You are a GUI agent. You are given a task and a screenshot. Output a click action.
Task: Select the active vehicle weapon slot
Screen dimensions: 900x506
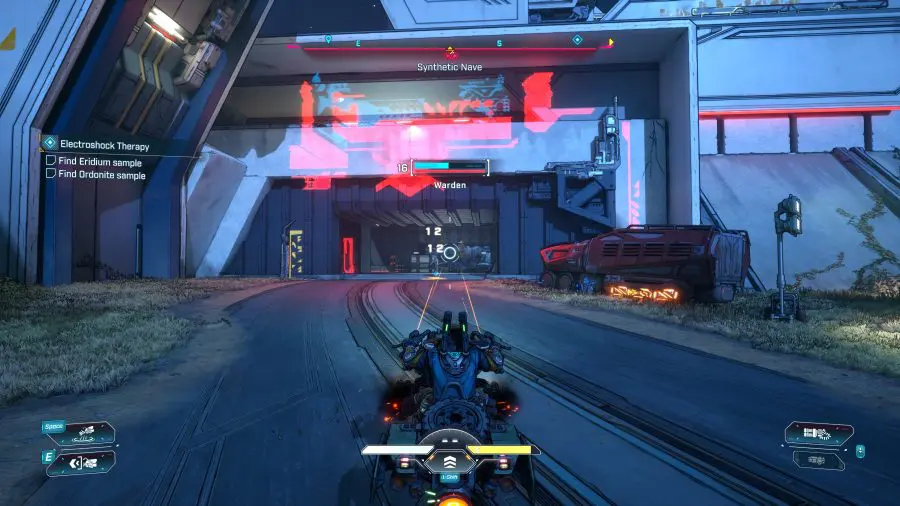tap(818, 433)
